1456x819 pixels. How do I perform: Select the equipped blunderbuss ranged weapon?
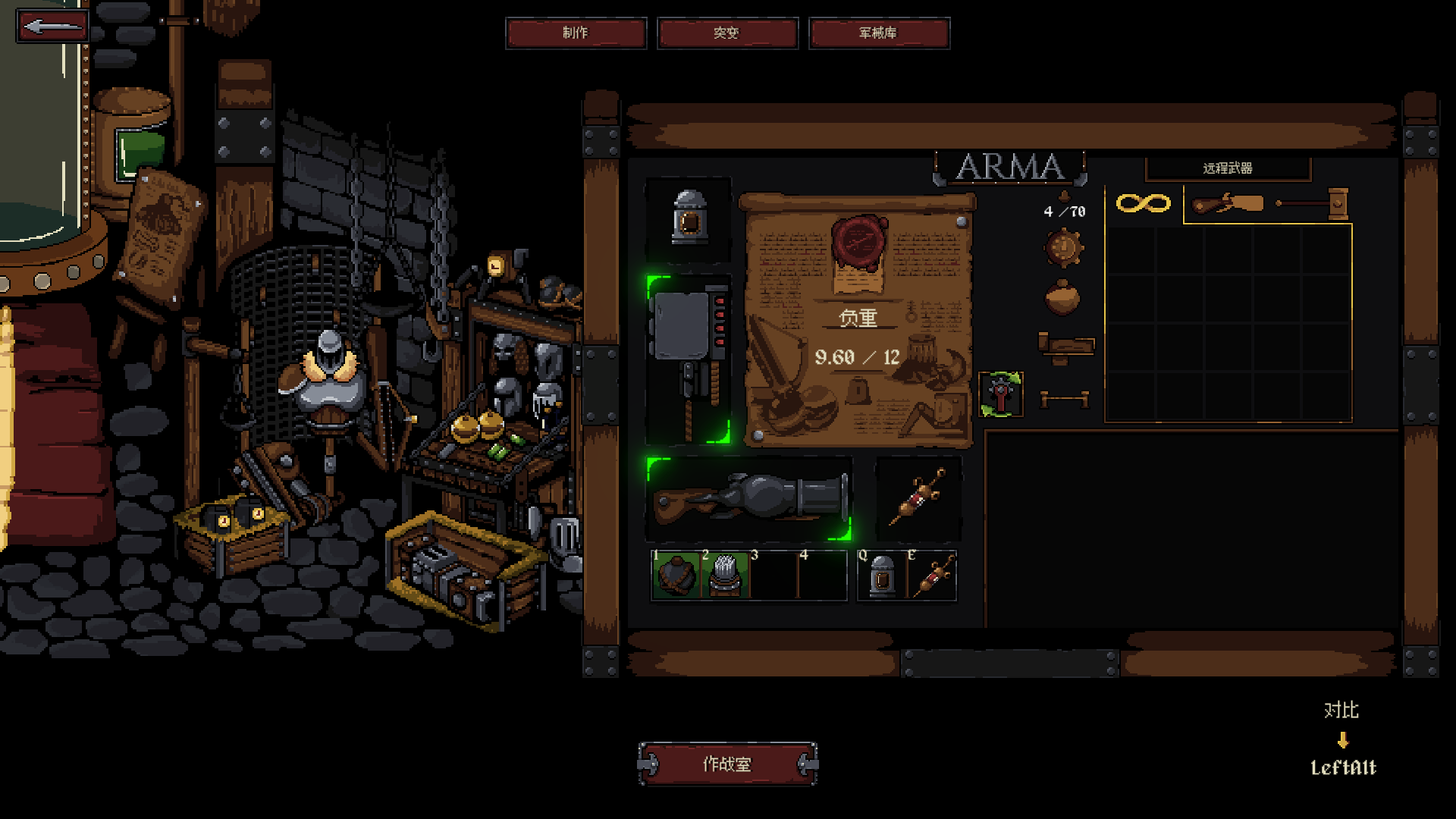[x=749, y=499]
